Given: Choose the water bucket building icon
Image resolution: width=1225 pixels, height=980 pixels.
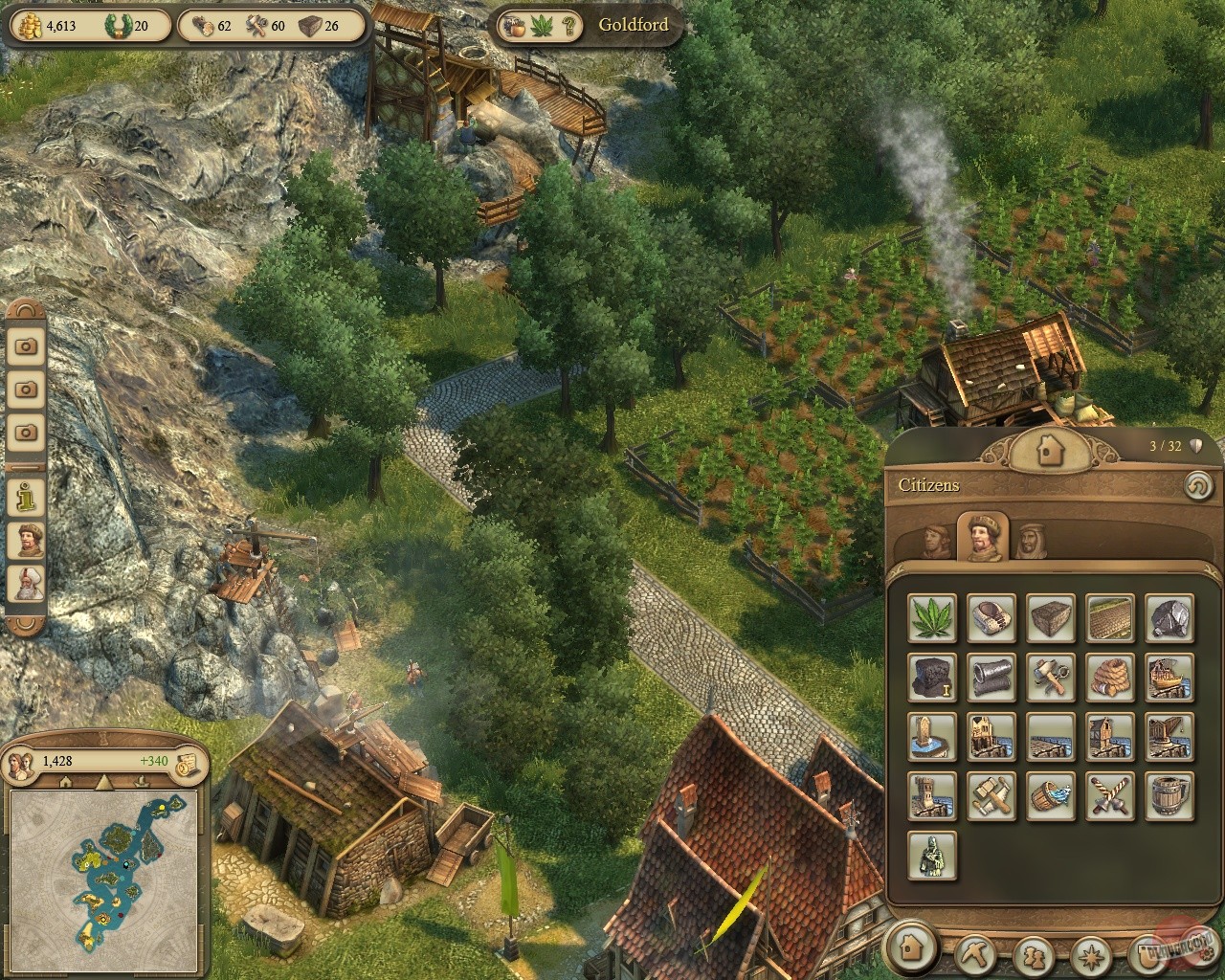Looking at the screenshot, I should pos(1050,795).
